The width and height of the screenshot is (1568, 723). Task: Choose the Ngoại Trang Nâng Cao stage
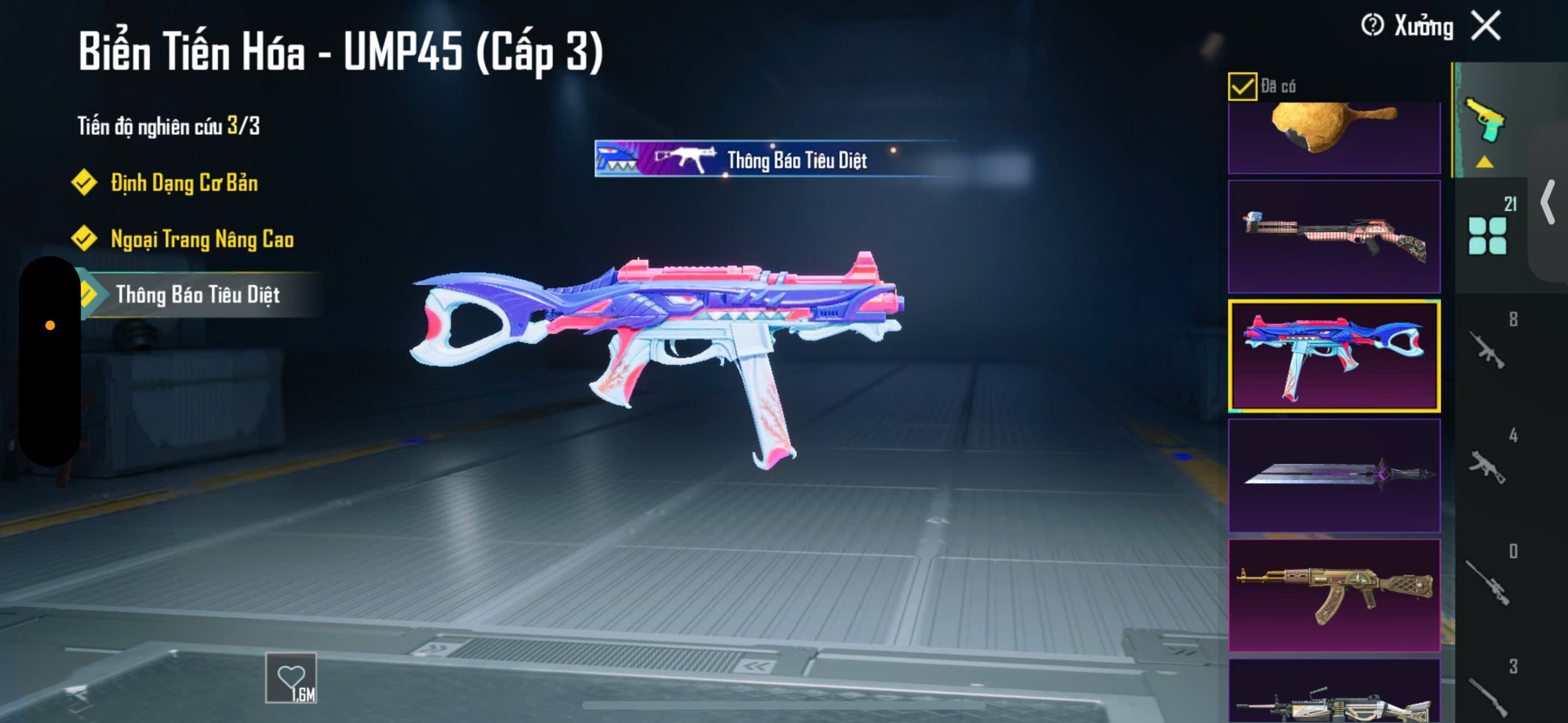click(x=202, y=239)
